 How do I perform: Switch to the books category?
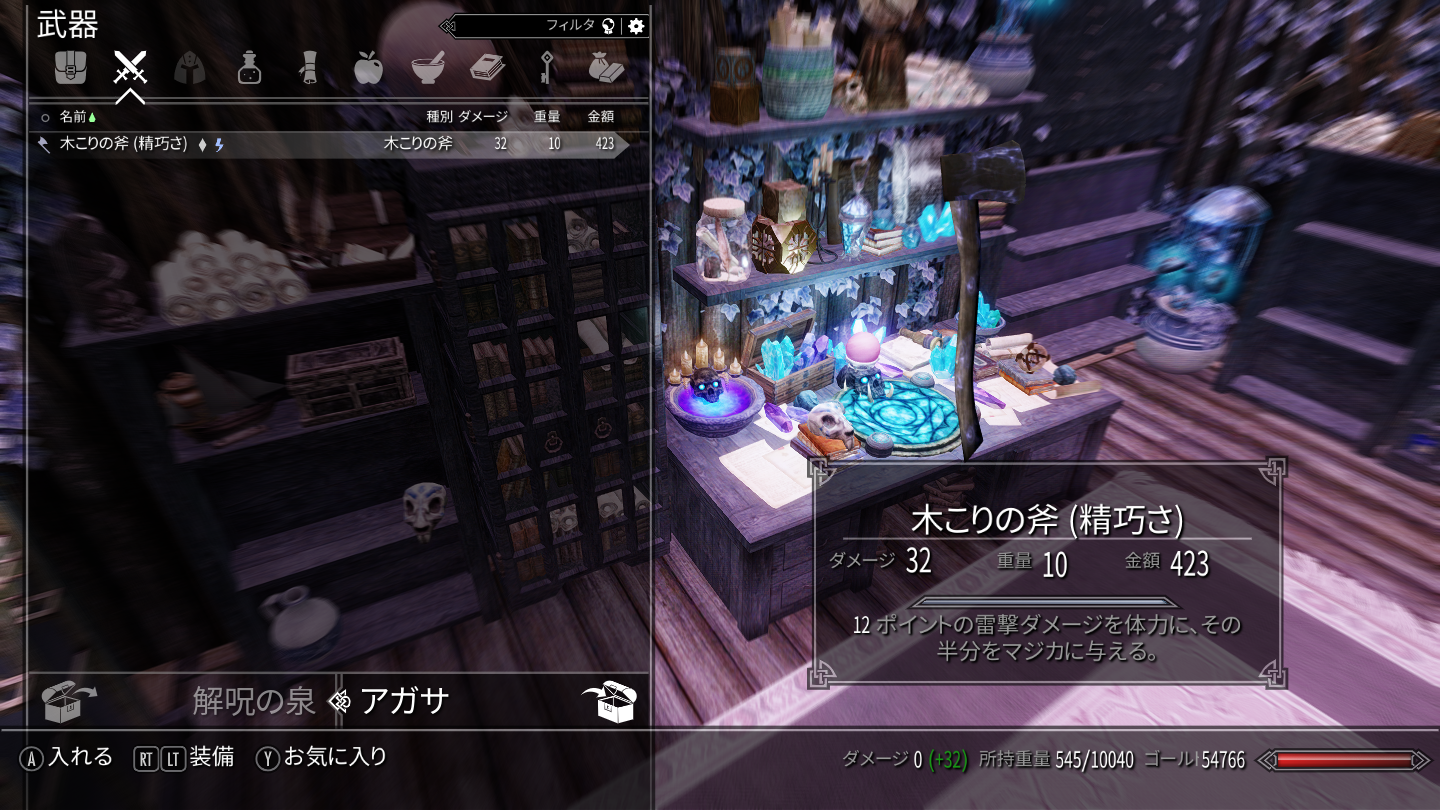pos(487,67)
